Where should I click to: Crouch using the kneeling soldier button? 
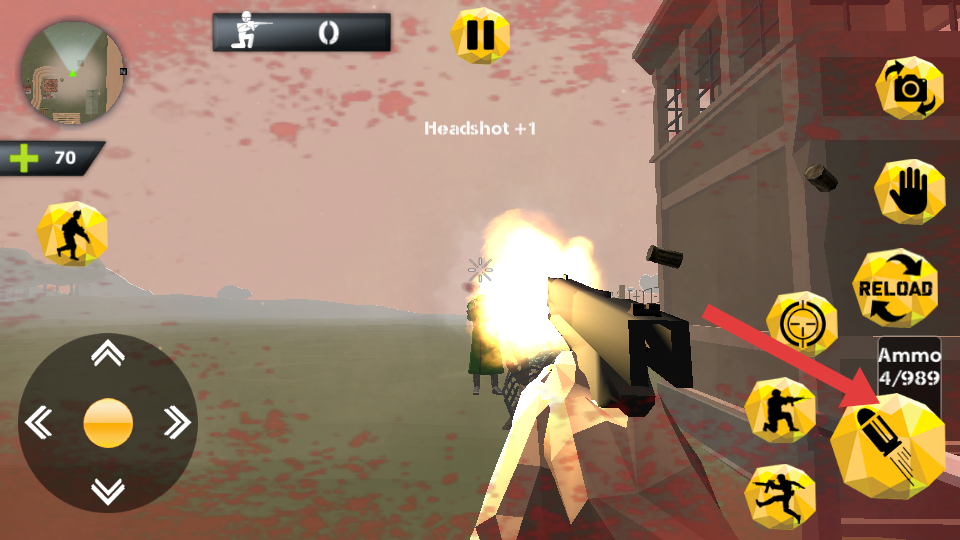click(780, 410)
